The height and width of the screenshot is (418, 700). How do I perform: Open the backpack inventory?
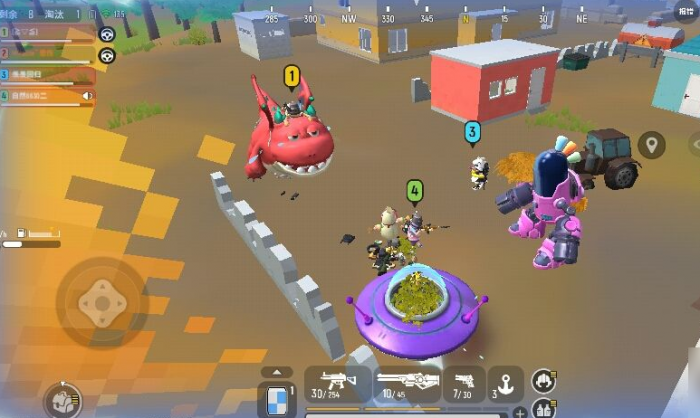[63, 401]
